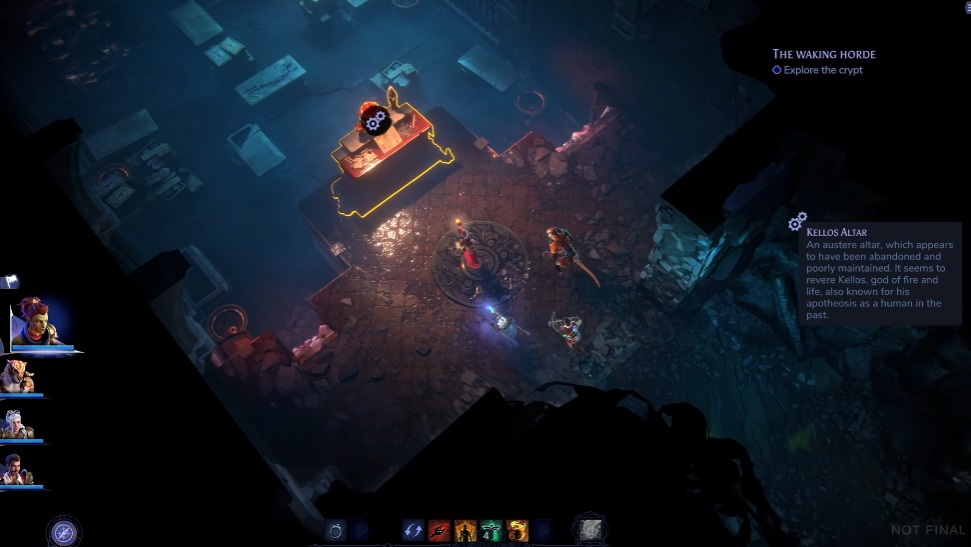Activate the orange silhouette stance ability
Image resolution: width=971 pixels, height=547 pixels.
464,532
